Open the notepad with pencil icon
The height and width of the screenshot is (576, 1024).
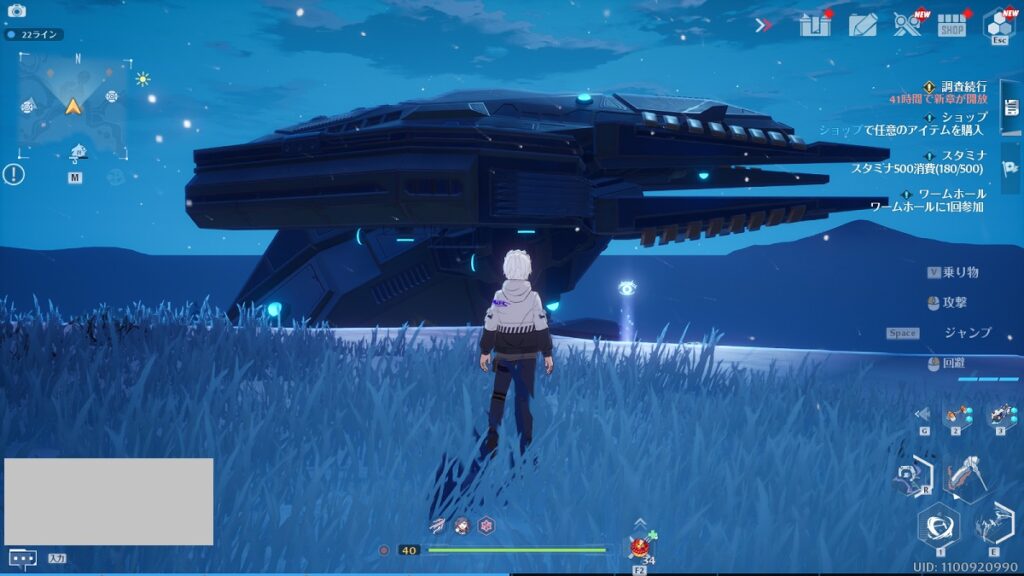pyautogui.click(x=862, y=25)
